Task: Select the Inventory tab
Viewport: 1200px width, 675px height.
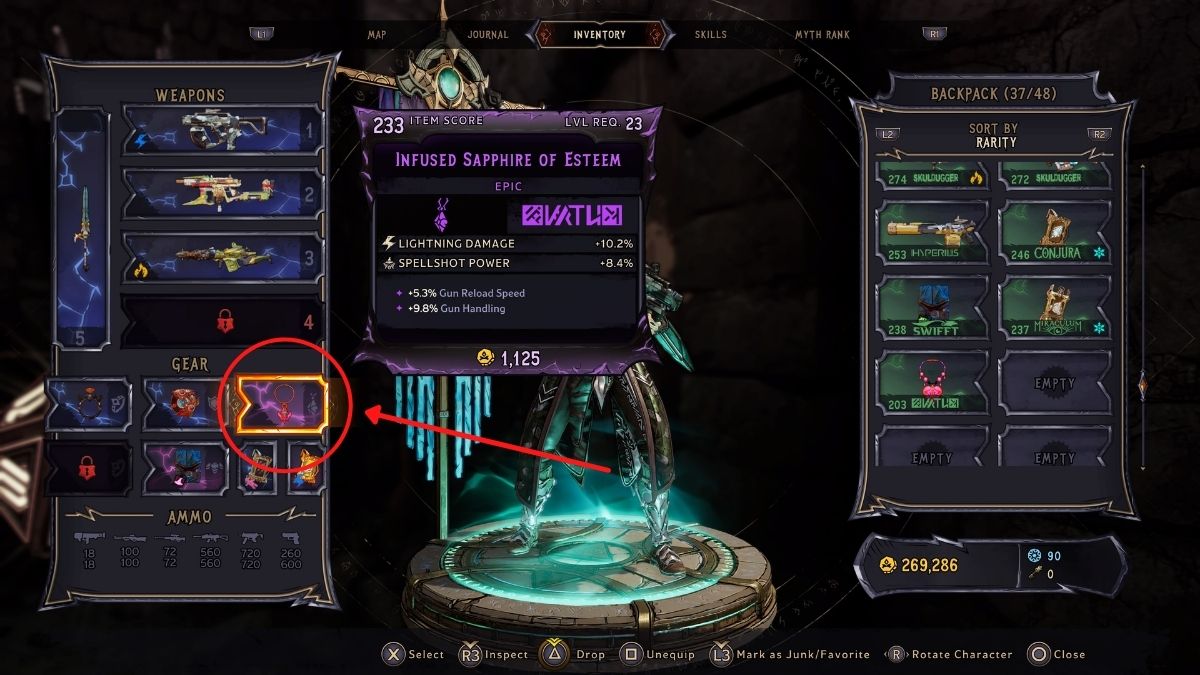Action: click(600, 34)
